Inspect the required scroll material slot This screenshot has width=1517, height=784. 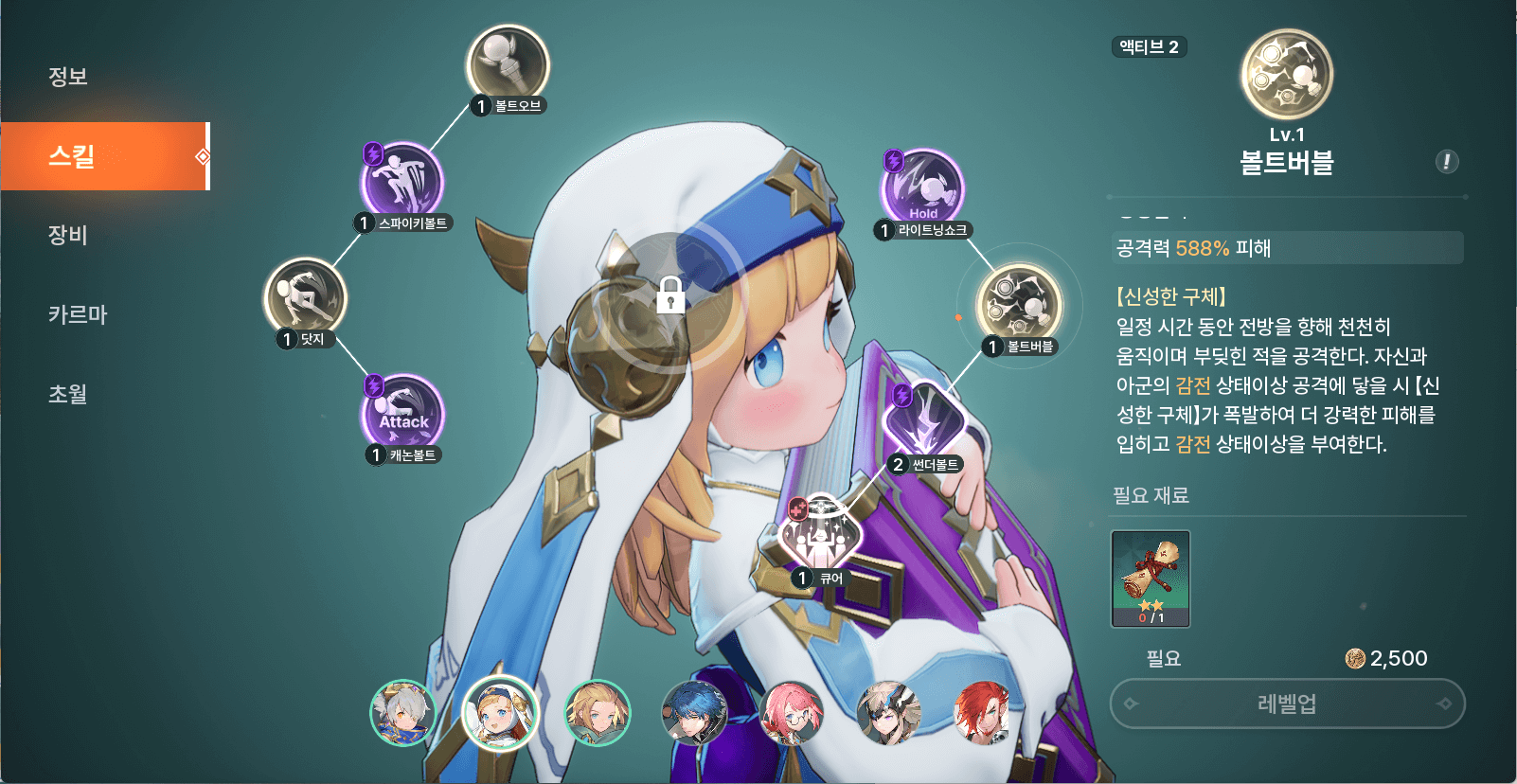click(x=1151, y=579)
